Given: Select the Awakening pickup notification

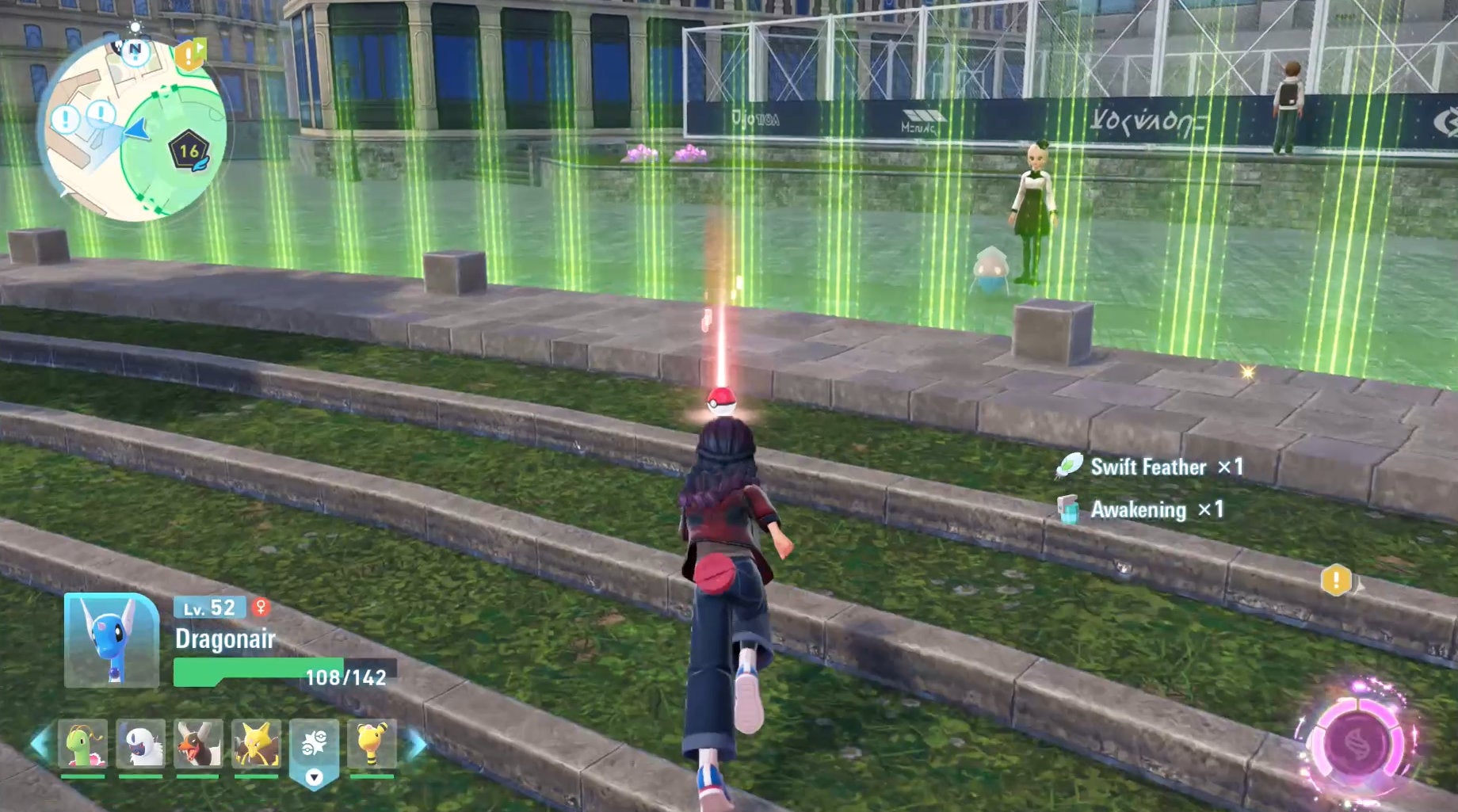Looking at the screenshot, I should 1139,511.
